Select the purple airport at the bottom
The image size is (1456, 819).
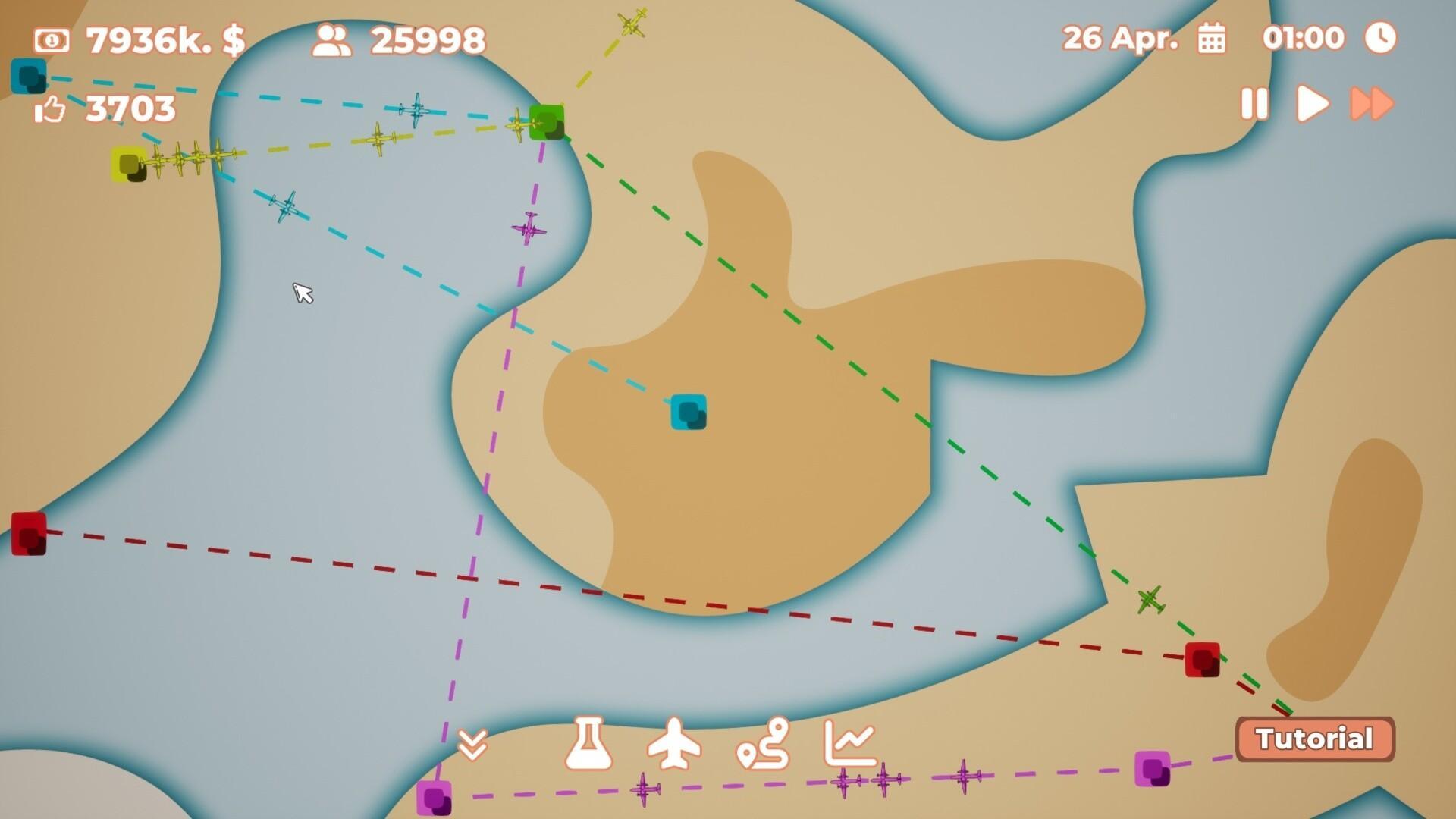436,800
